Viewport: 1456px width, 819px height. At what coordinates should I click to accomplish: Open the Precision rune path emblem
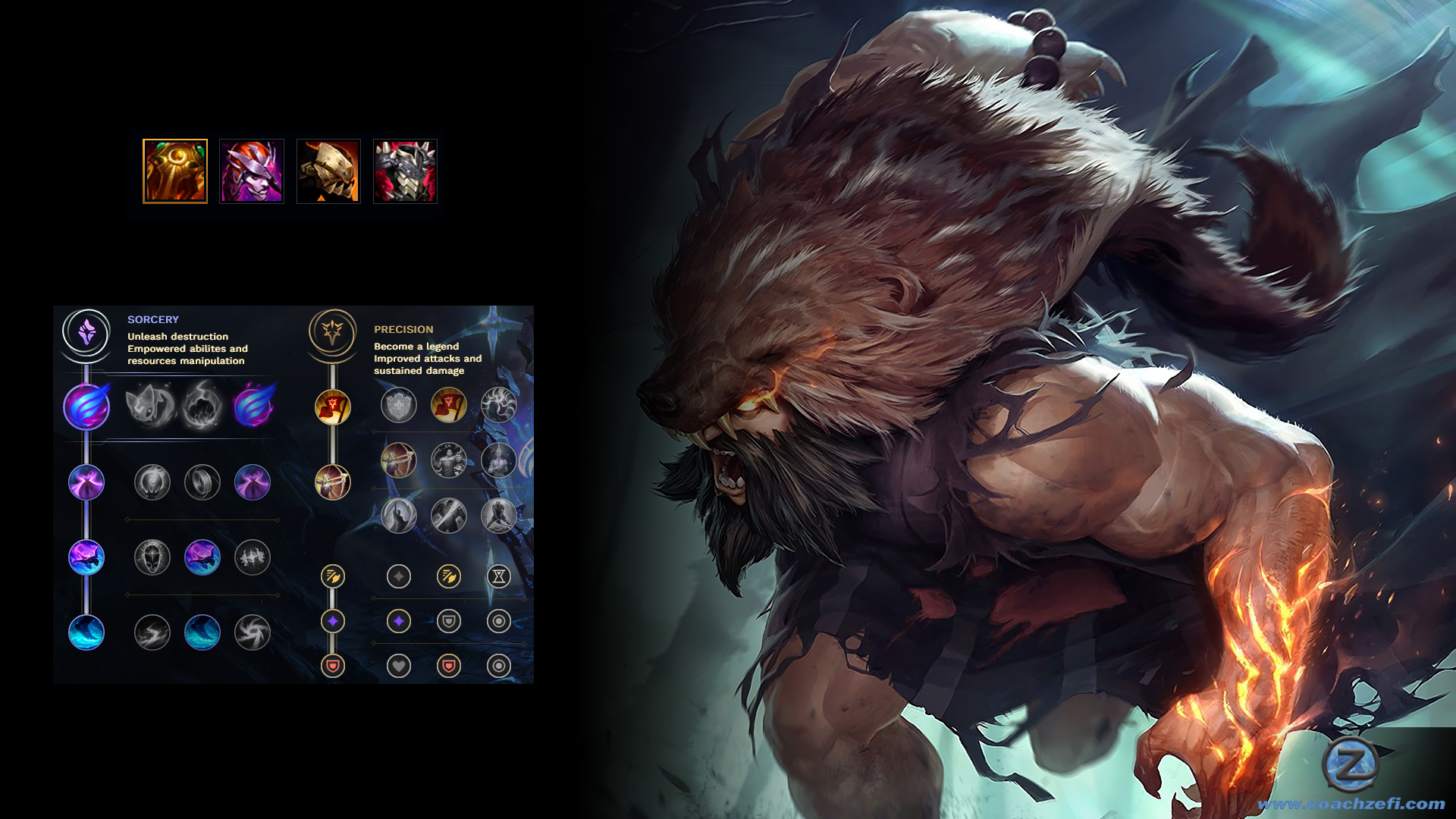332,332
